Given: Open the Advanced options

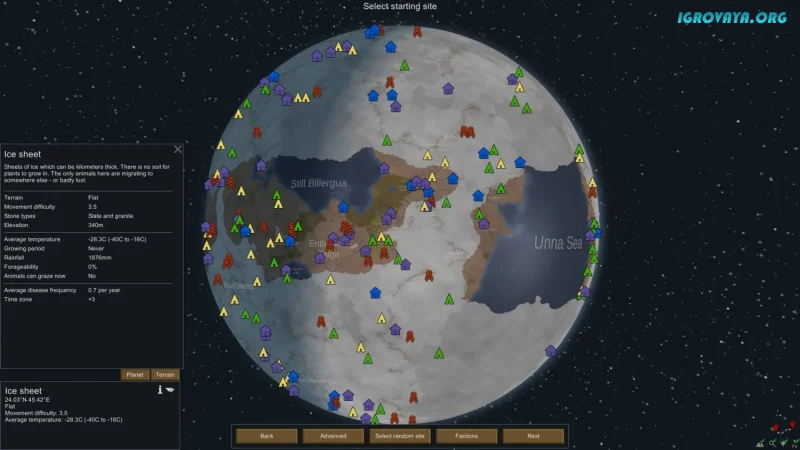Looking at the screenshot, I should tap(333, 436).
